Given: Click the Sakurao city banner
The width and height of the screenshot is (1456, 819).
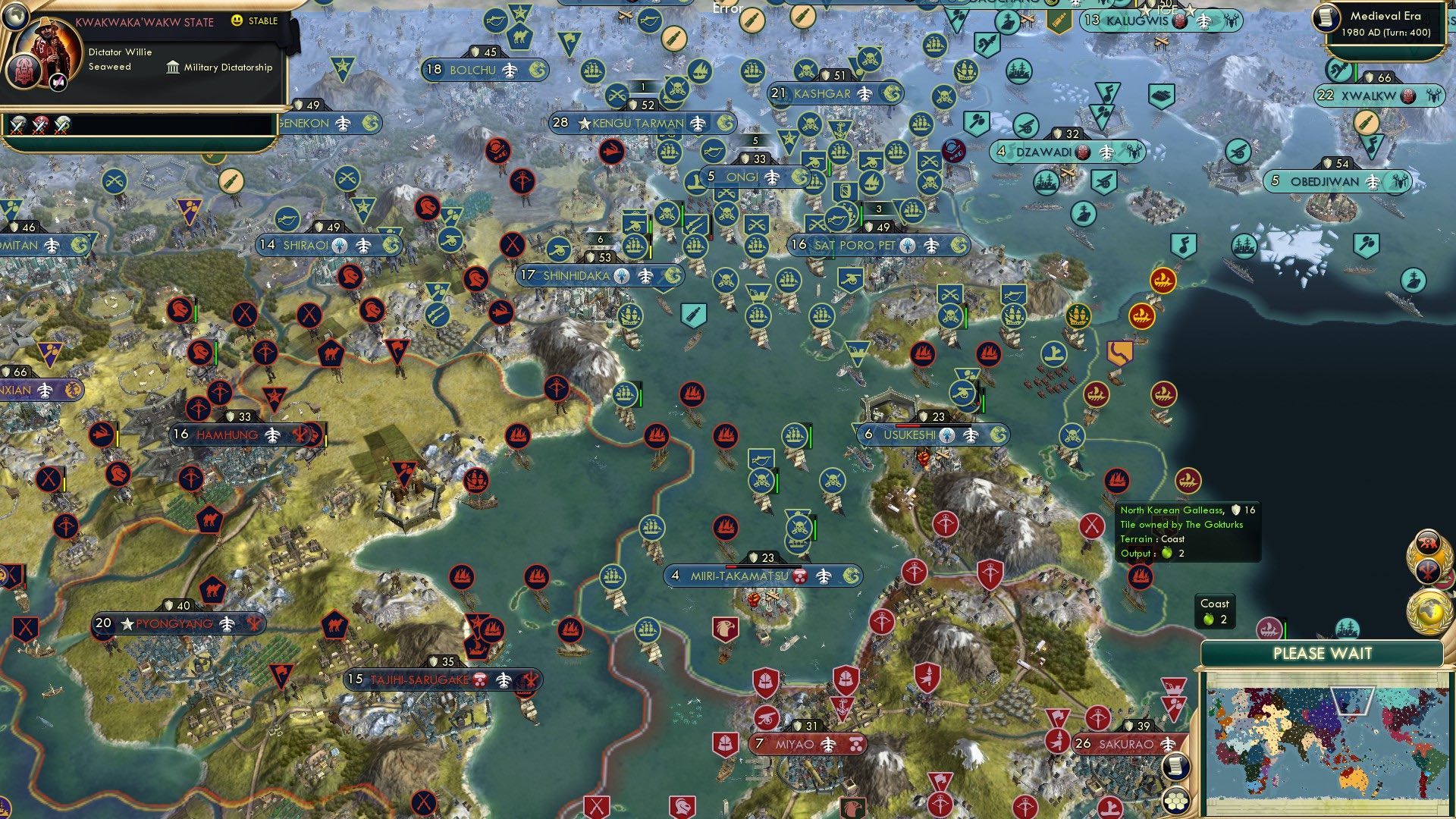Looking at the screenshot, I should pos(1125,744).
